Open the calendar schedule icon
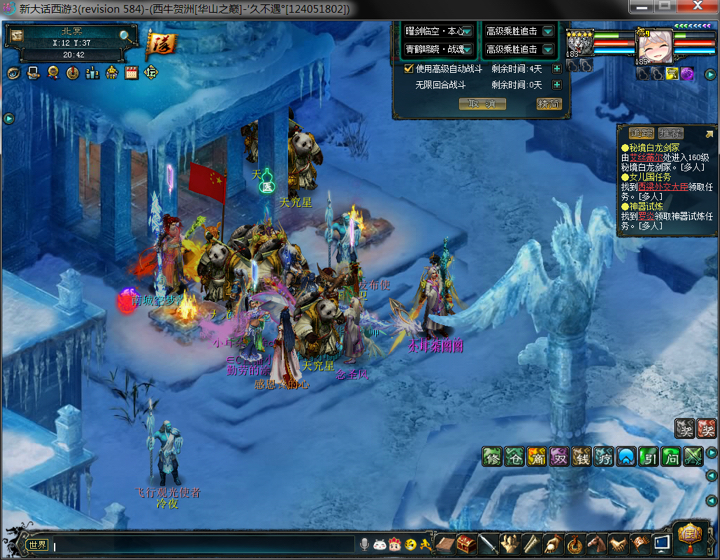The image size is (720, 560). pyautogui.click(x=131, y=73)
